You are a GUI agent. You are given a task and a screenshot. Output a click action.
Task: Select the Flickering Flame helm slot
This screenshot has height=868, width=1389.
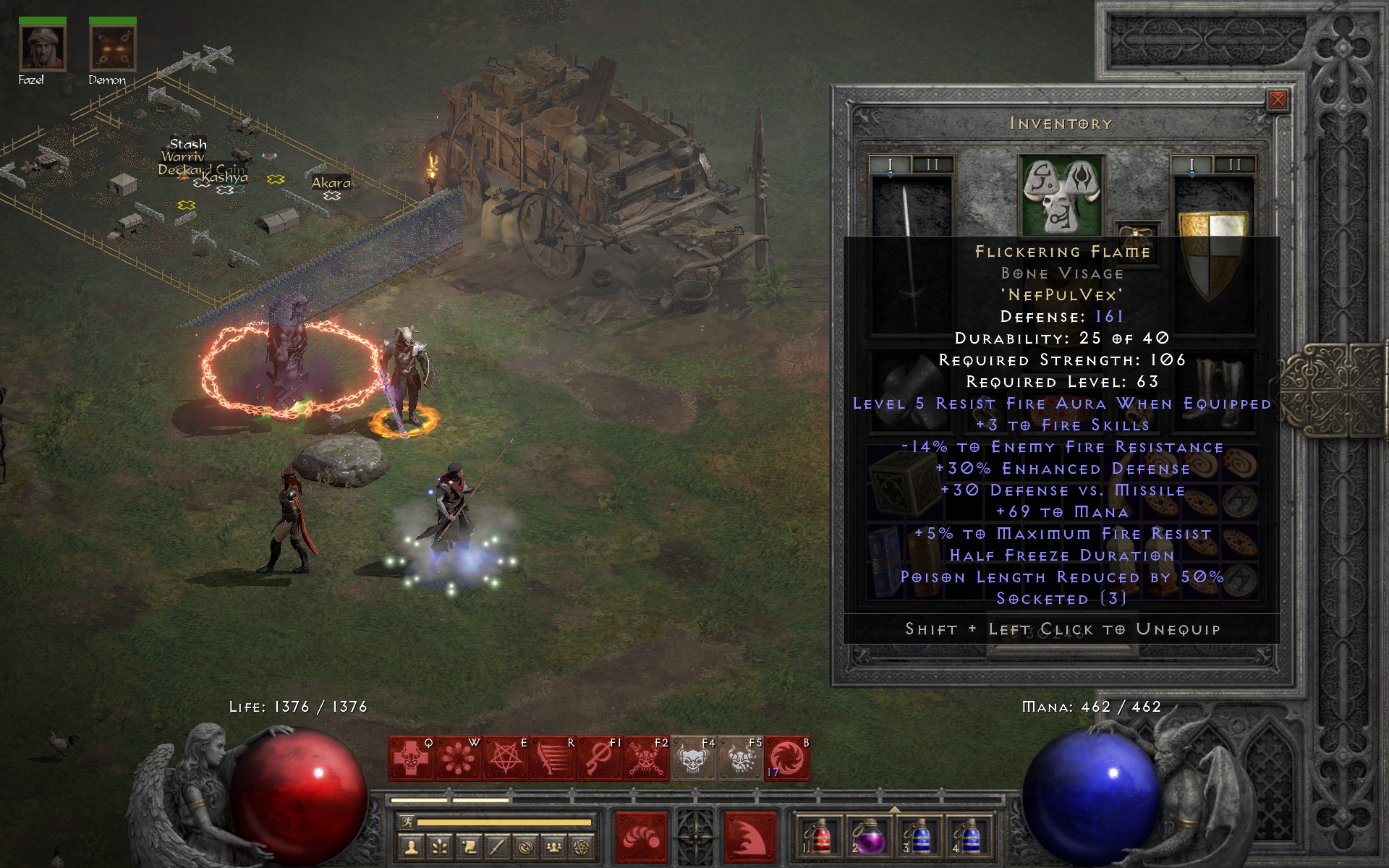[x=1060, y=193]
